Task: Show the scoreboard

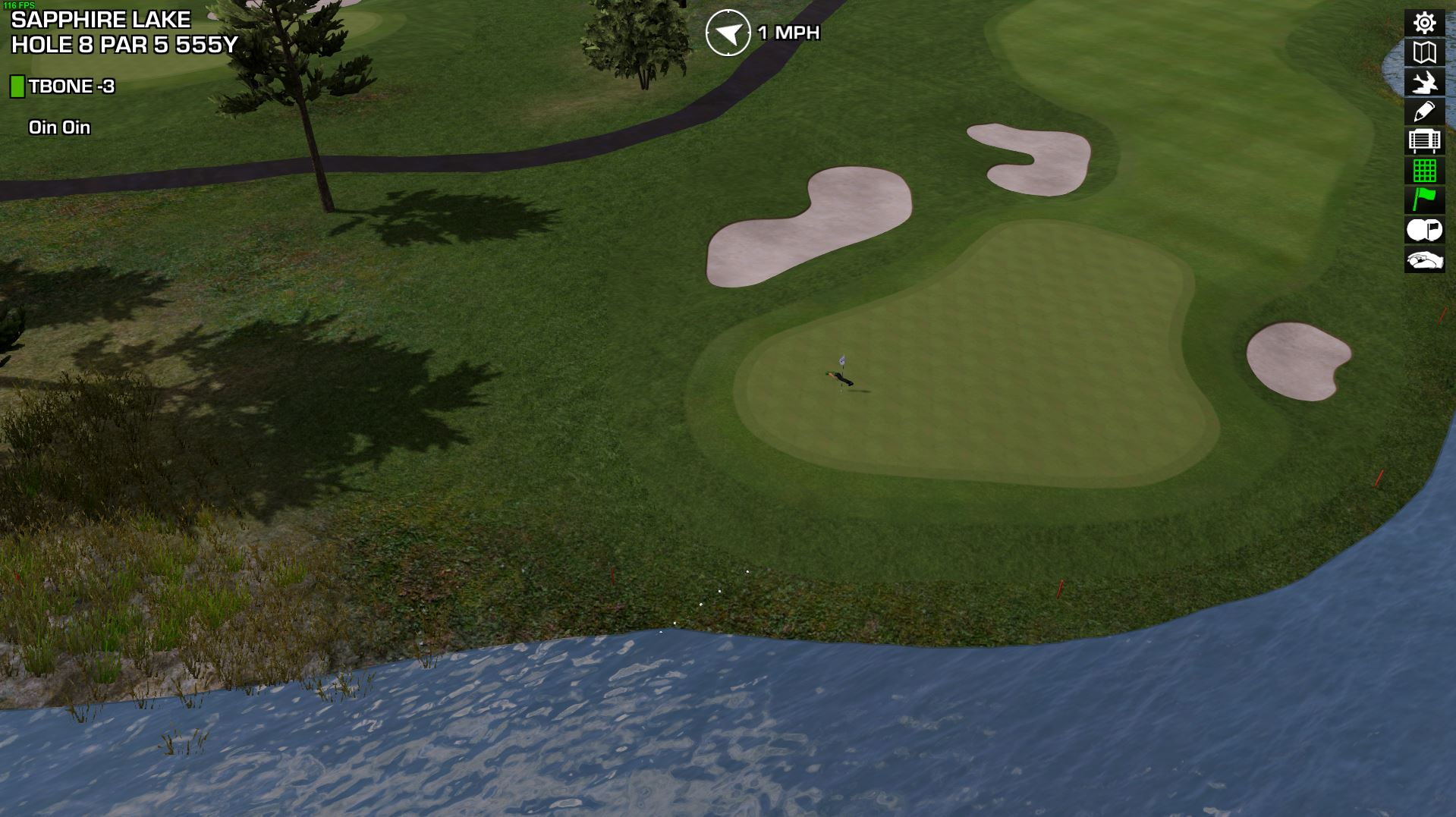Action: click(1424, 141)
